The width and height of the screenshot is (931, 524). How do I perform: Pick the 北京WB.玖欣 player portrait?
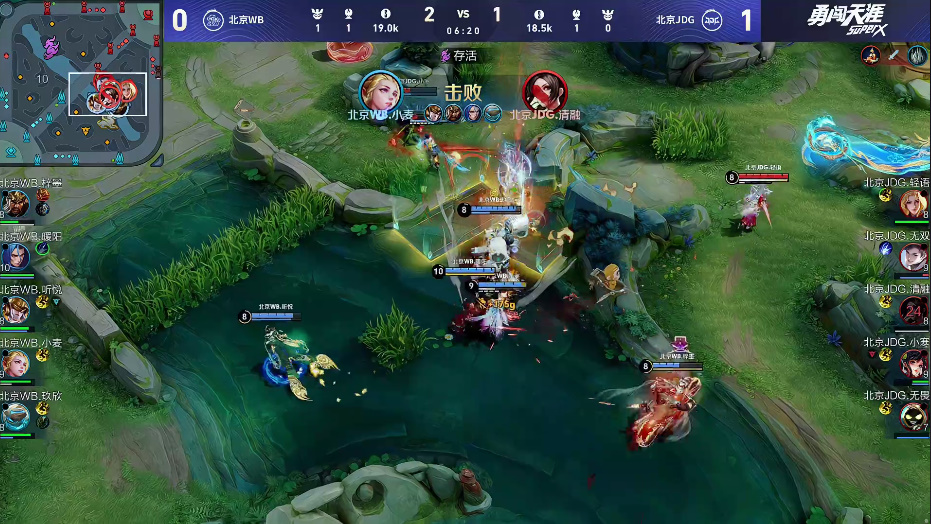click(16, 415)
